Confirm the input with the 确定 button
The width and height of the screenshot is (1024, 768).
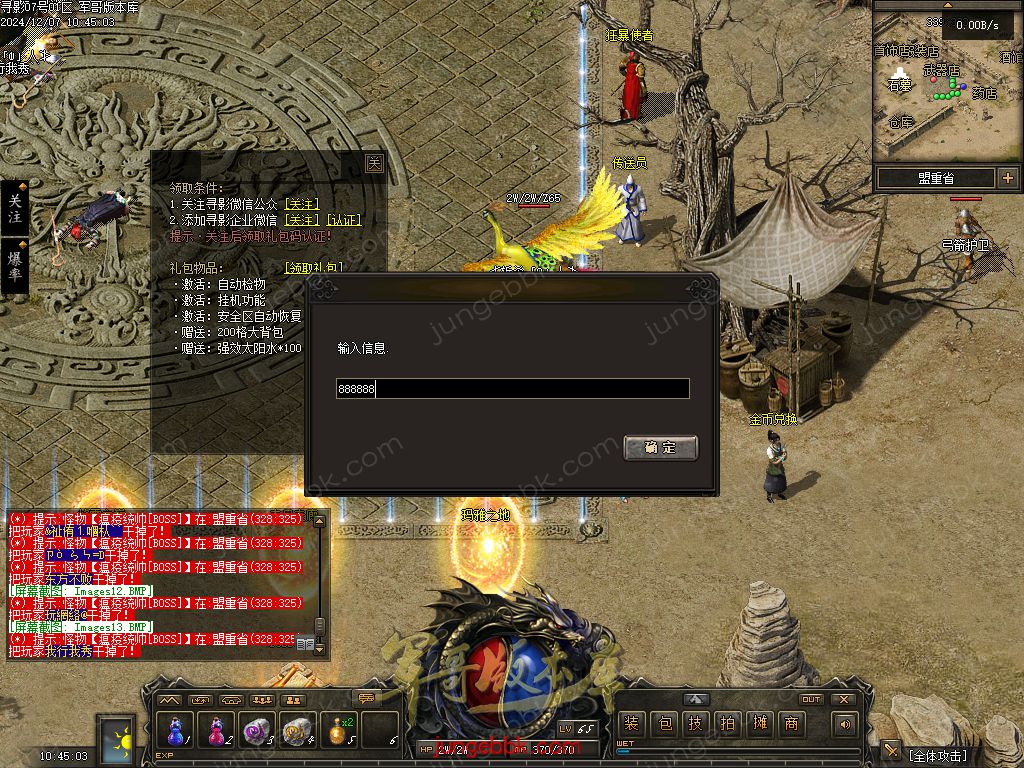[660, 448]
